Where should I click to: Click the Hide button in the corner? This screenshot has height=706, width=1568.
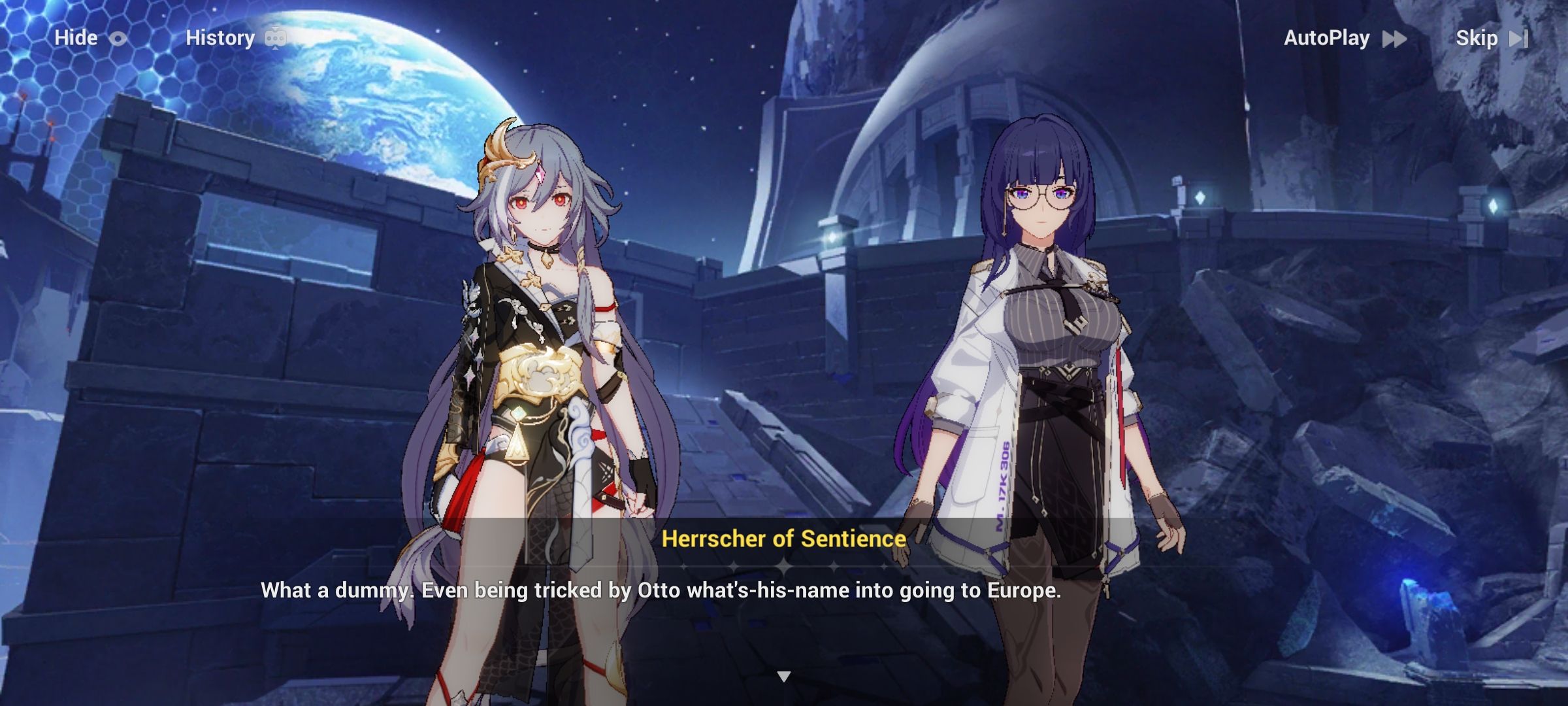76,37
